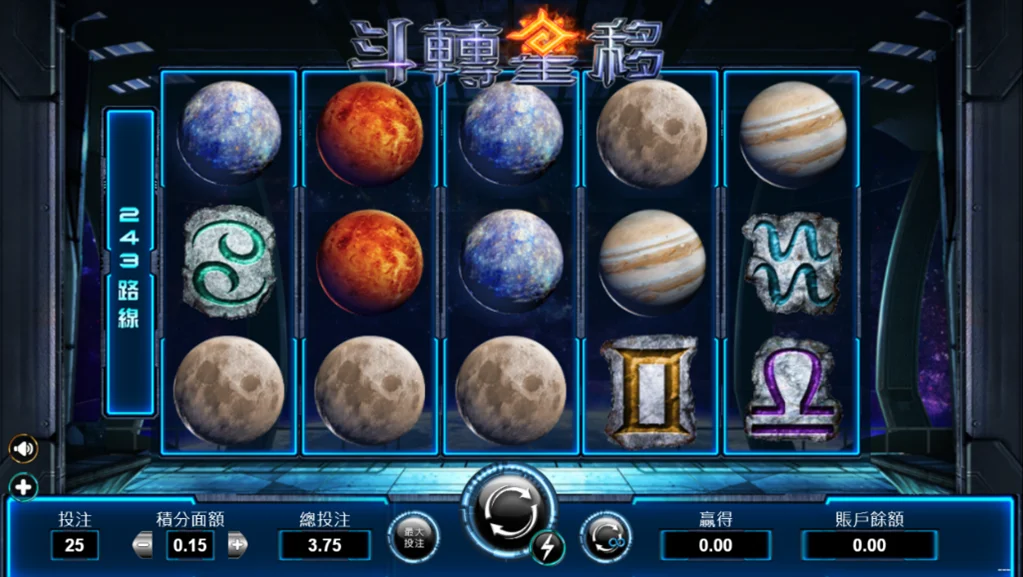Screen dimensions: 1023x577
Task: Select the 最大投注 max bet button
Action: 413,537
